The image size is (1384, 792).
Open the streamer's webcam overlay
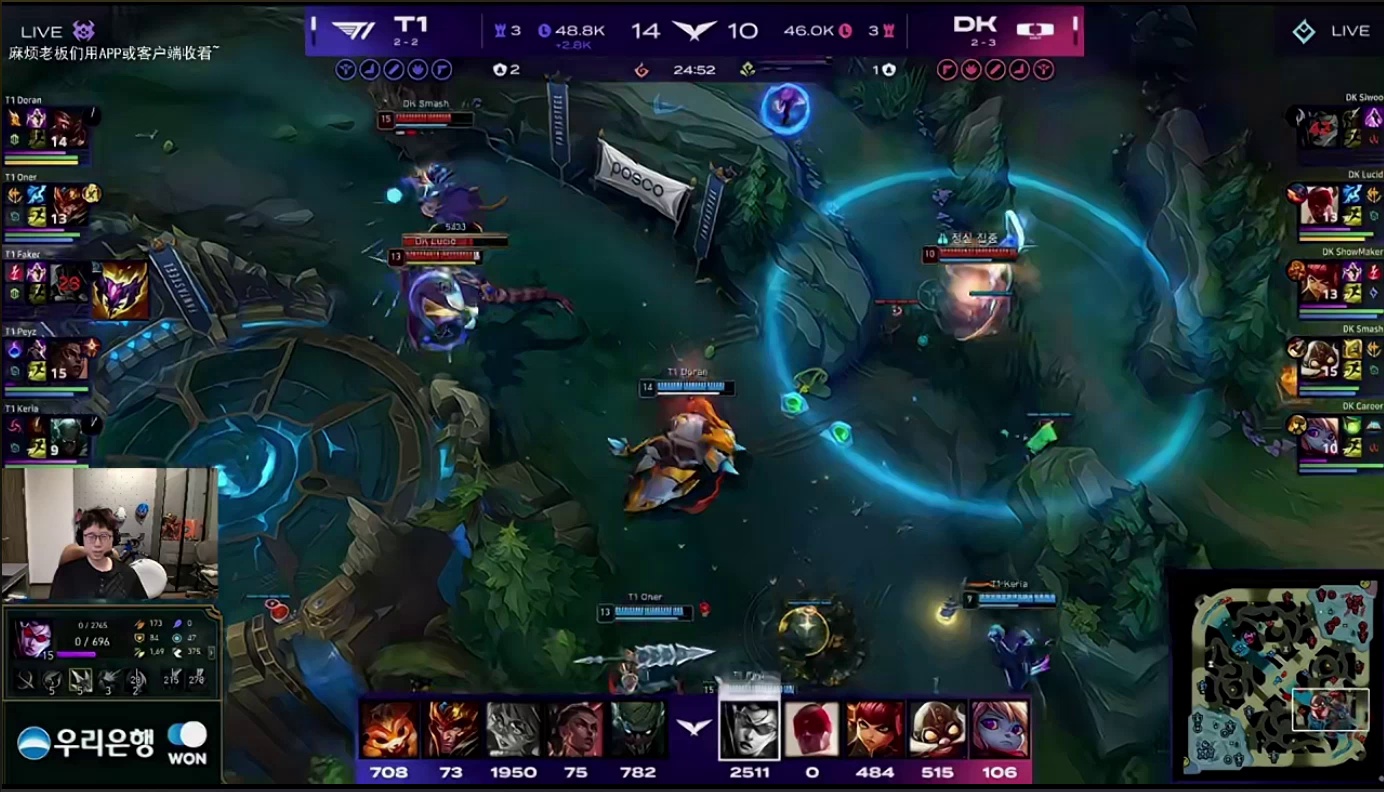click(x=109, y=534)
